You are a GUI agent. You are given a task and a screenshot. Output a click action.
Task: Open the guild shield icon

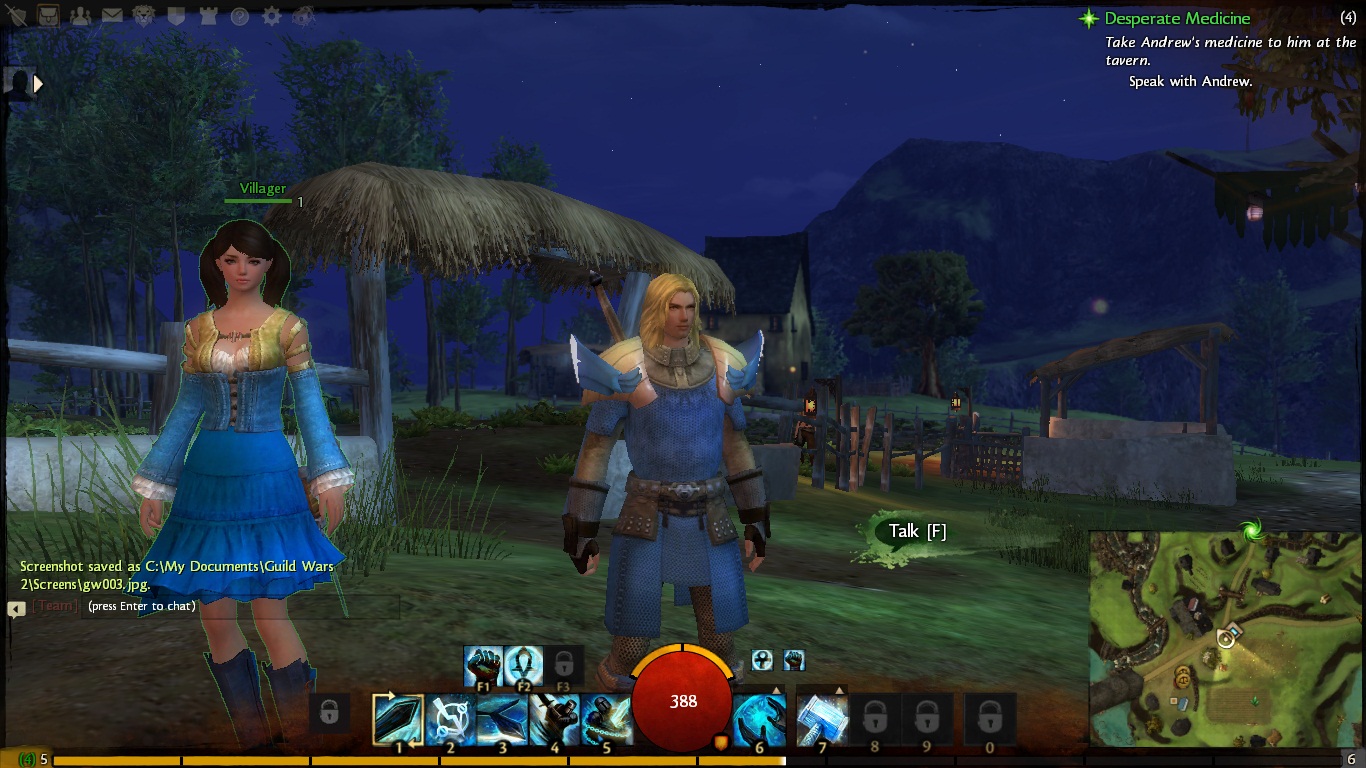(x=175, y=16)
